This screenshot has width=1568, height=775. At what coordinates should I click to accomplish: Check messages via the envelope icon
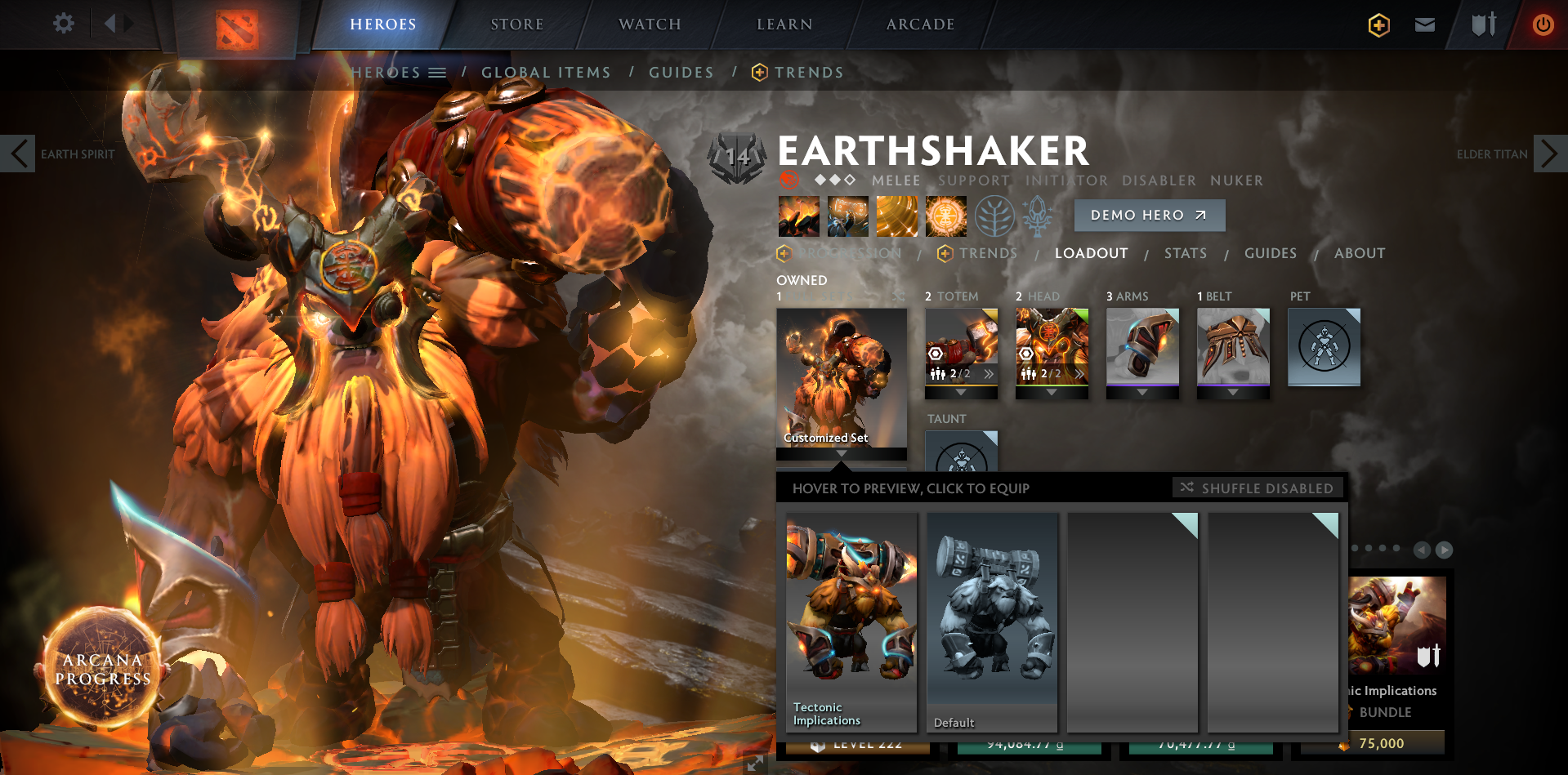(1424, 24)
